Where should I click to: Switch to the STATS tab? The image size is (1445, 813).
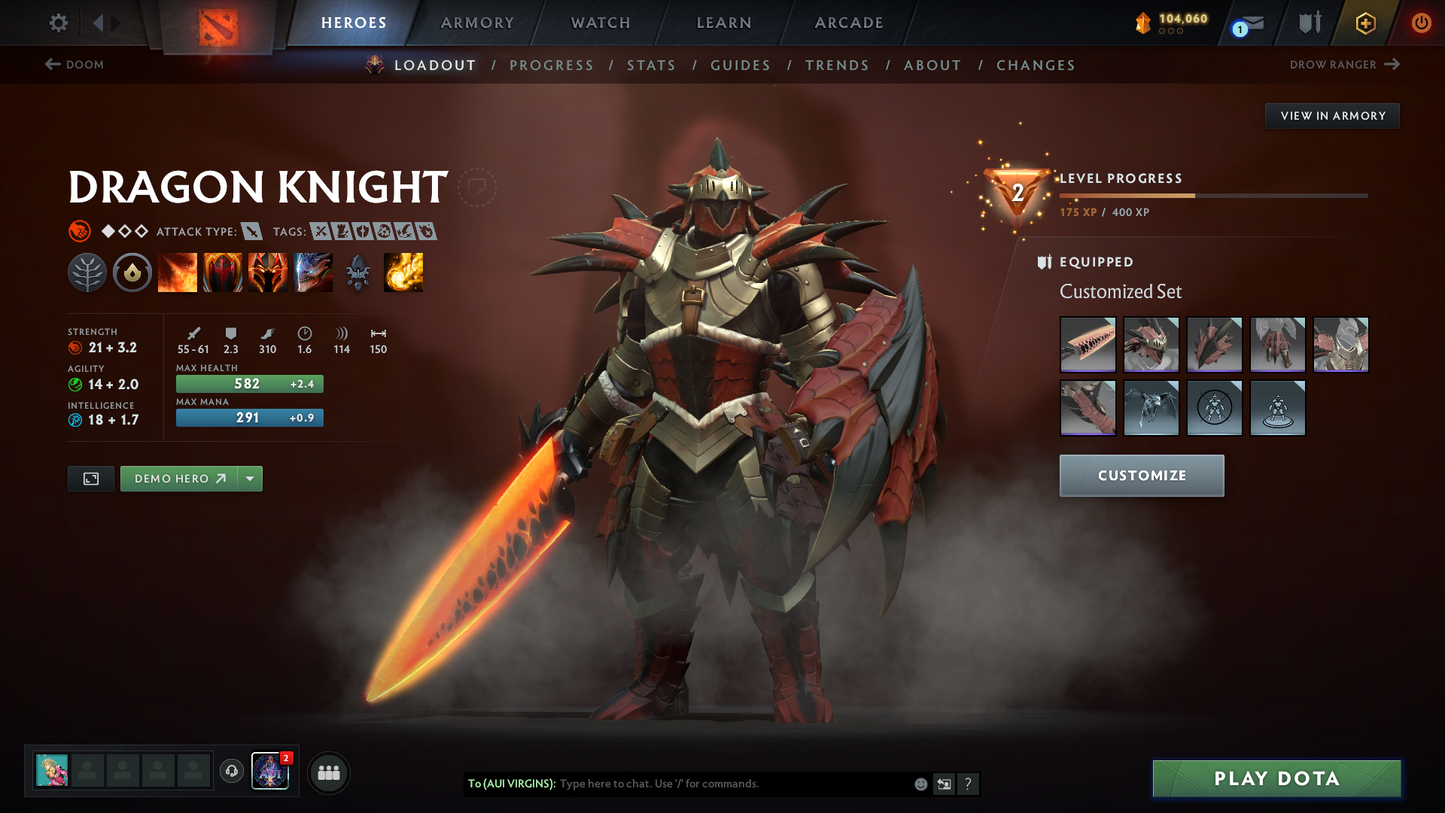coord(651,64)
